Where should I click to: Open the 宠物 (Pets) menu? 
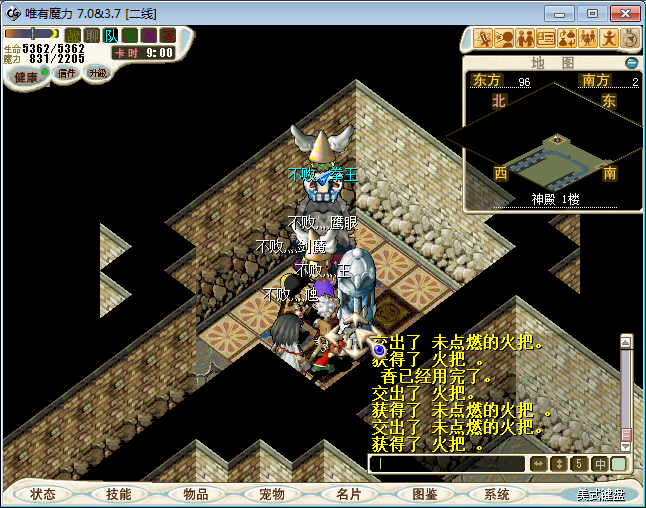point(271,494)
